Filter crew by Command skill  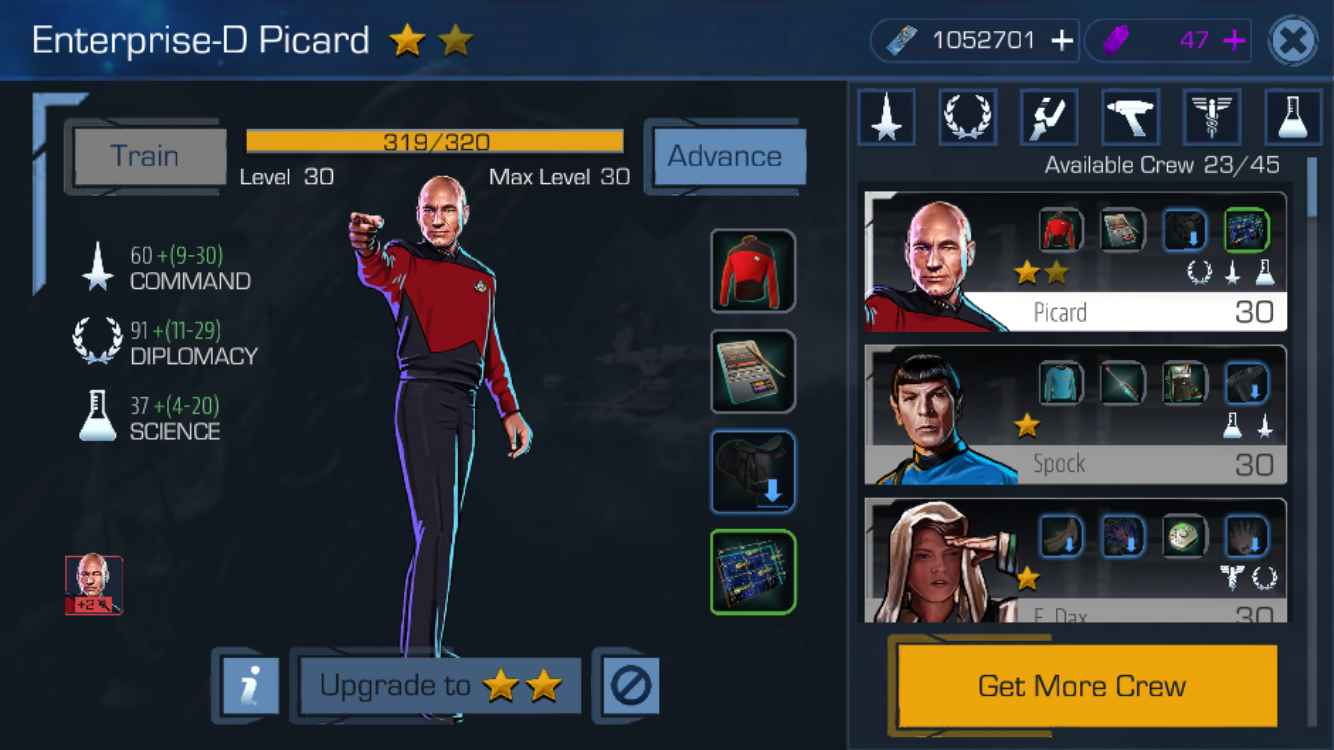click(886, 117)
